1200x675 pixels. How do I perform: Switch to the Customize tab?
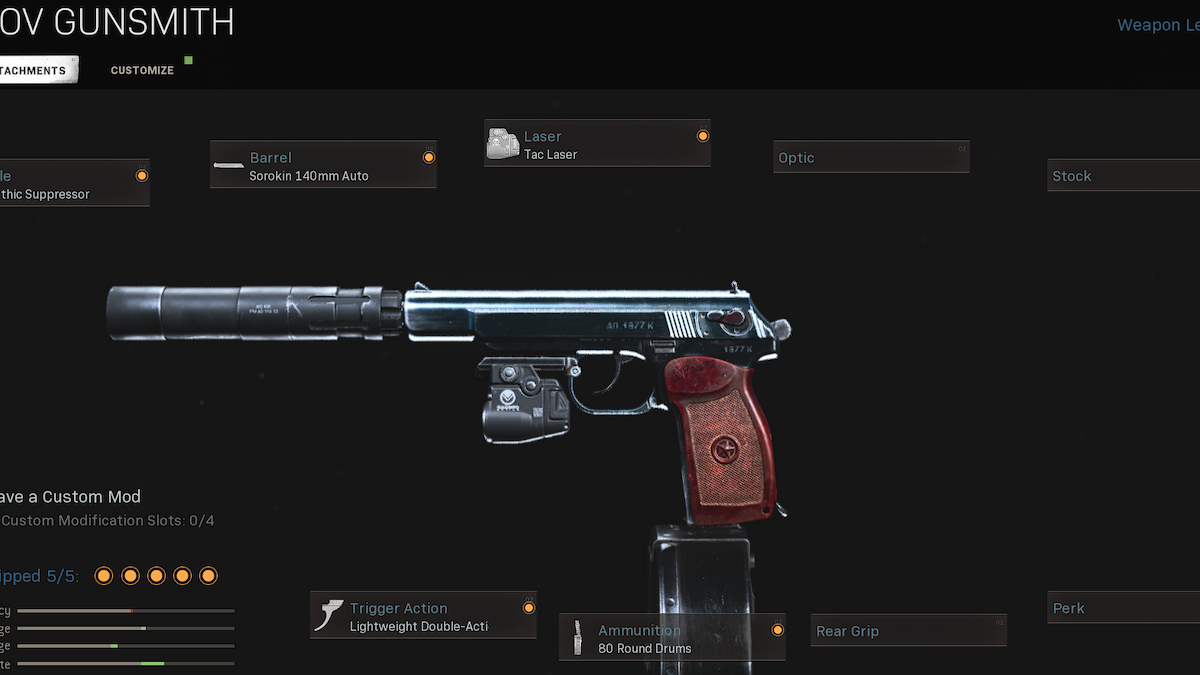pos(142,70)
